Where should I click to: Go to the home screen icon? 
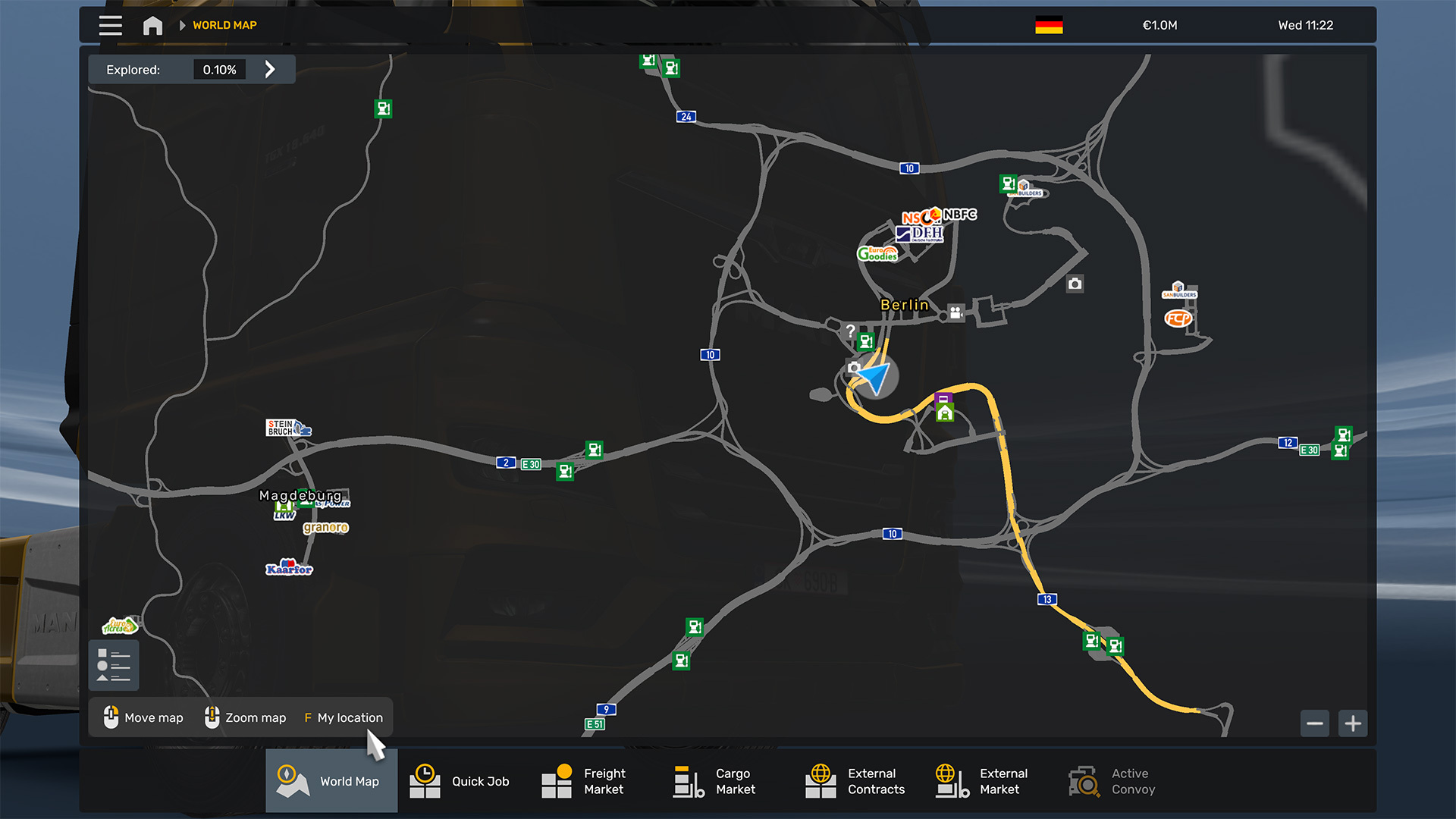tap(152, 26)
